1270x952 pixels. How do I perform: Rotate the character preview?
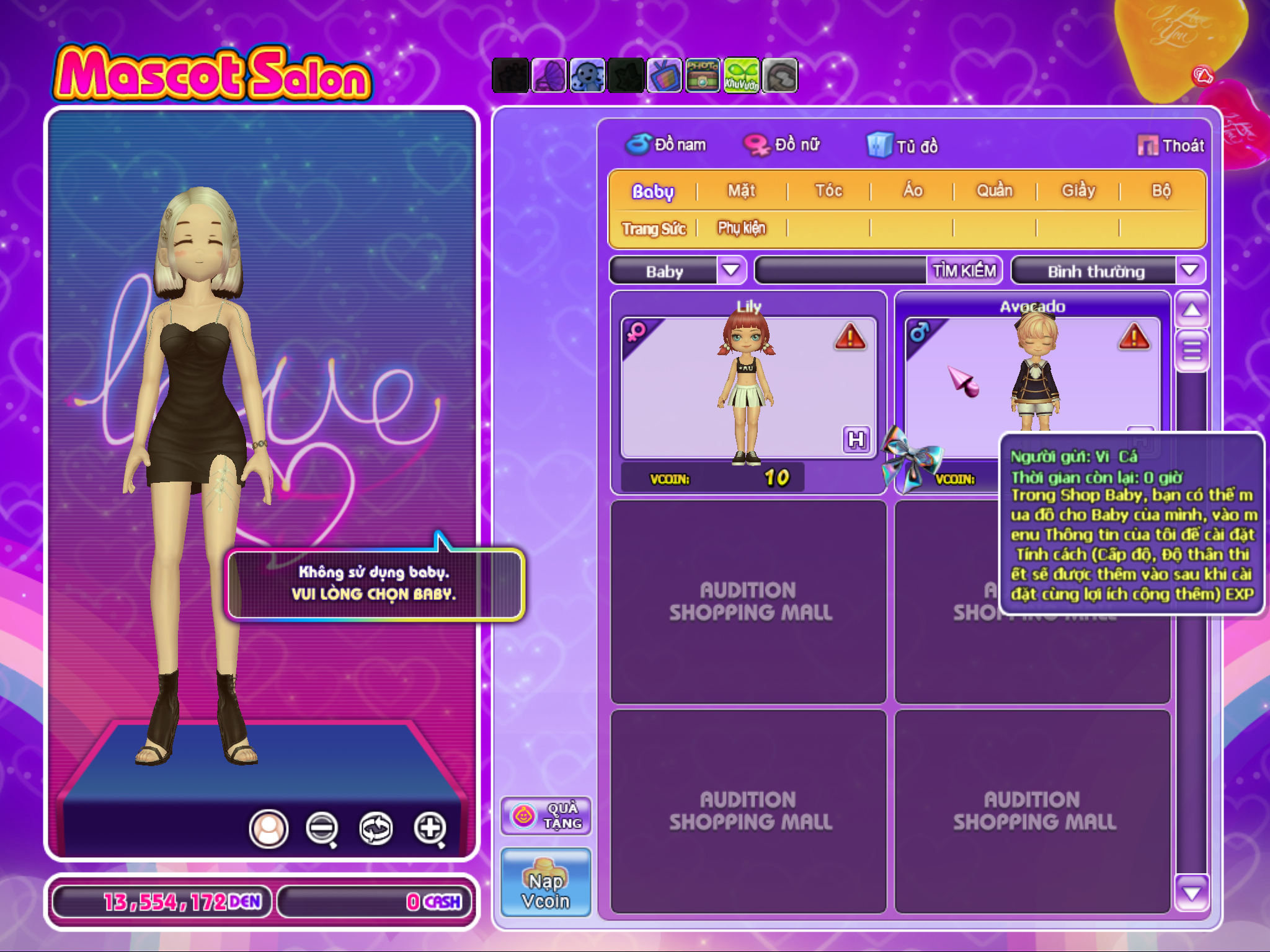(x=376, y=828)
